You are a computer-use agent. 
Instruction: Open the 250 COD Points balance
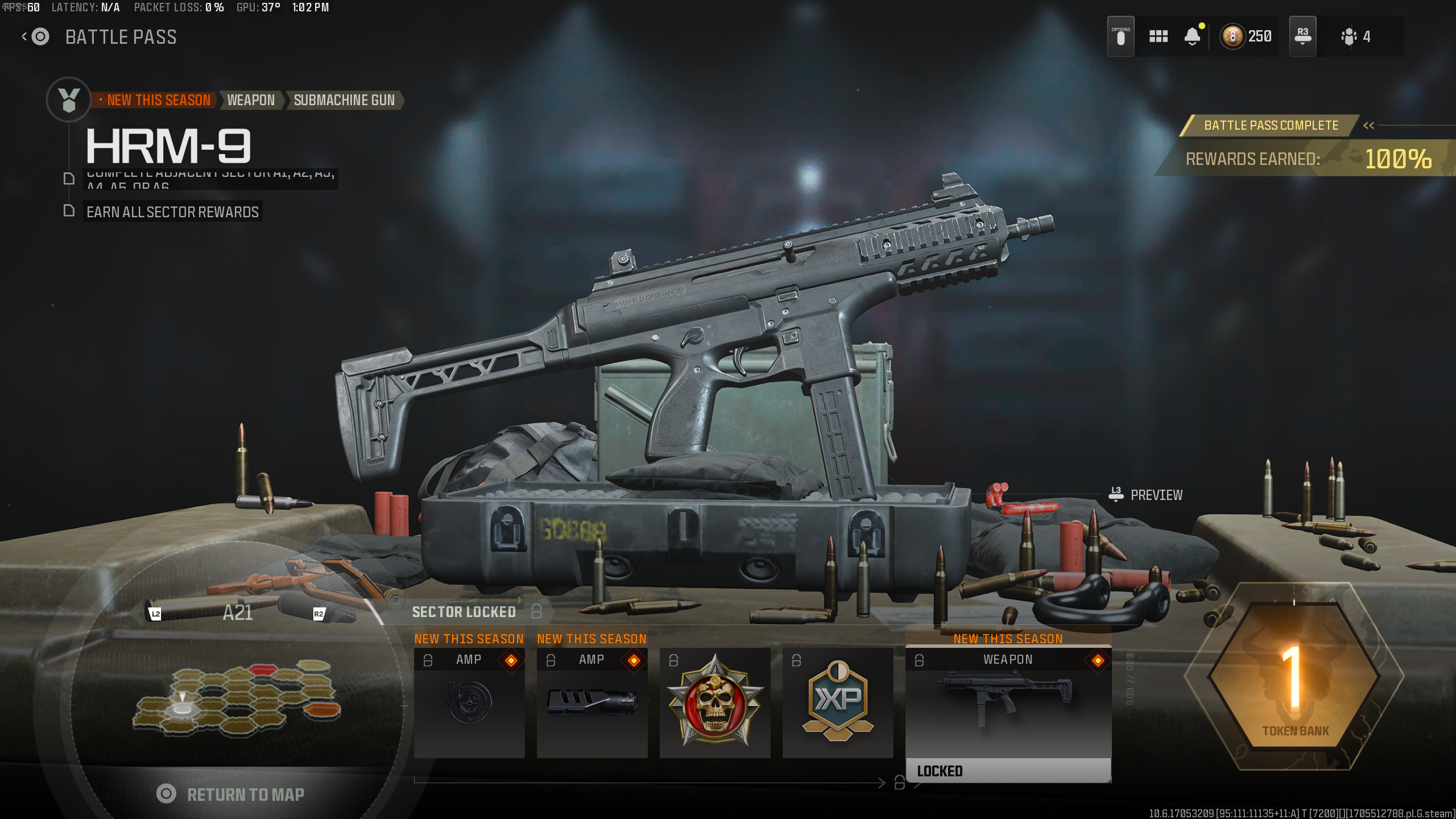(x=1247, y=37)
